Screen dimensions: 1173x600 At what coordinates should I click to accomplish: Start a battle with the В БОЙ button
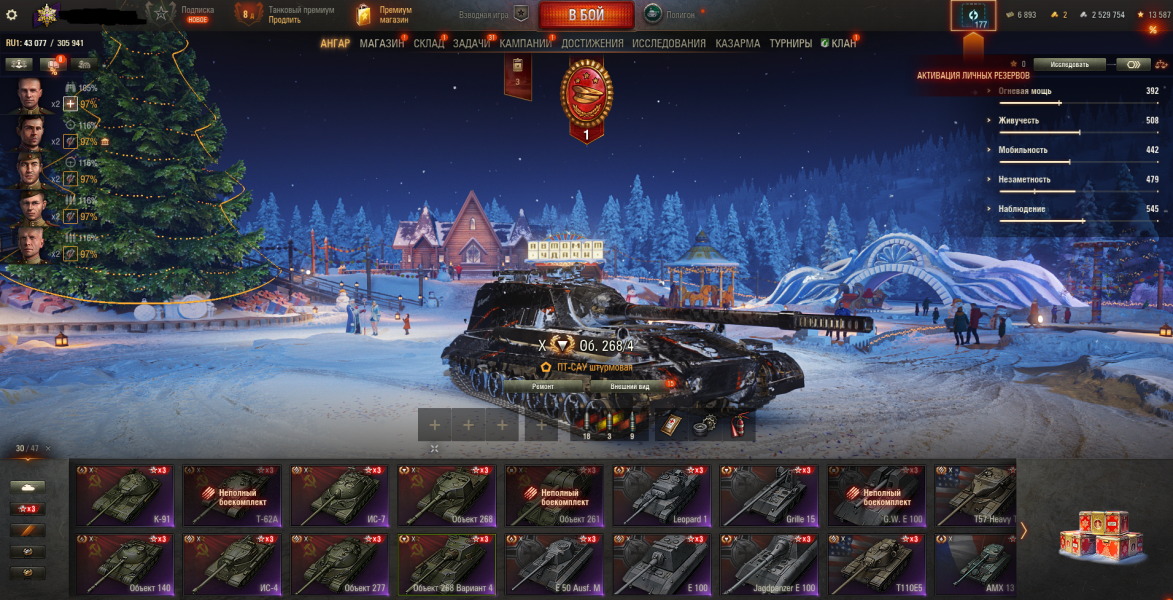(x=586, y=15)
